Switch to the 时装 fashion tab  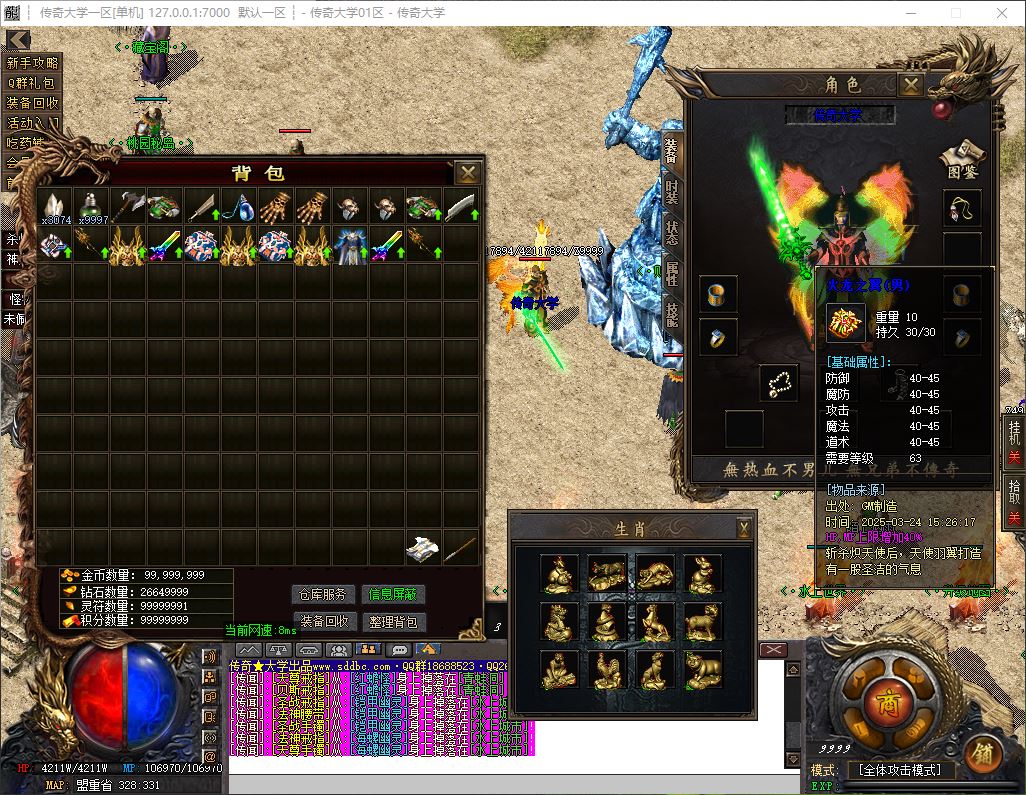point(671,191)
